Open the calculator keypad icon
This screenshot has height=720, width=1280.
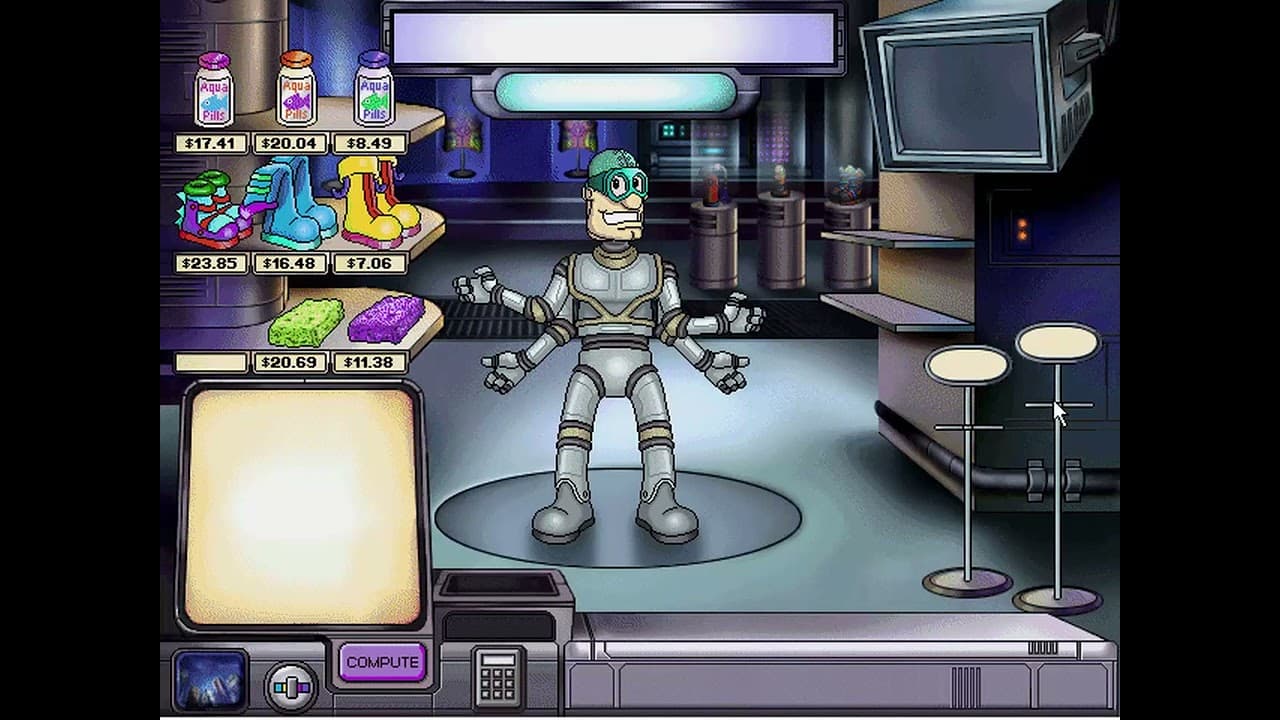point(497,678)
